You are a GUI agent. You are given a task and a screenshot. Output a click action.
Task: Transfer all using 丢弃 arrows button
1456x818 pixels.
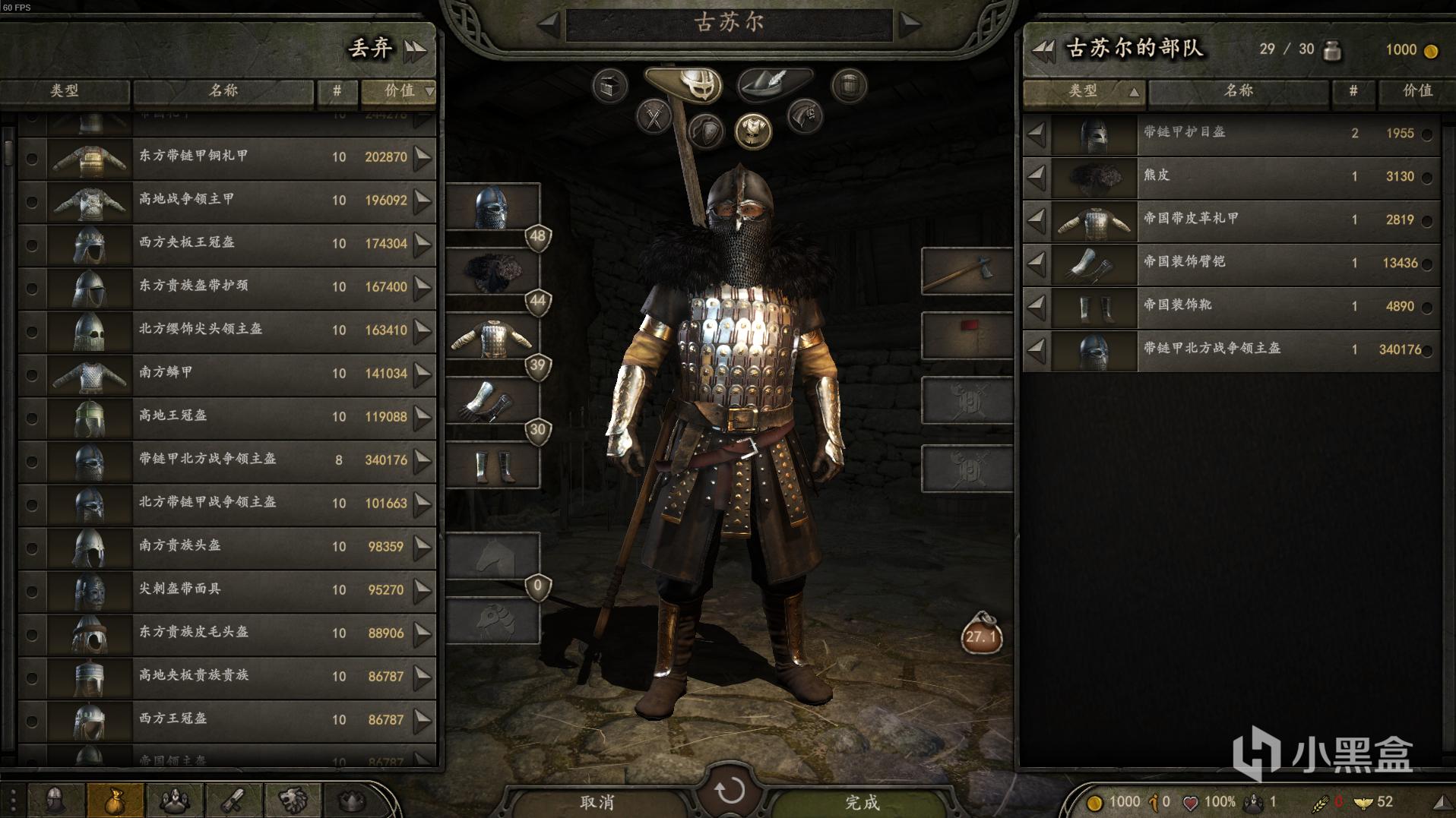click(x=415, y=50)
